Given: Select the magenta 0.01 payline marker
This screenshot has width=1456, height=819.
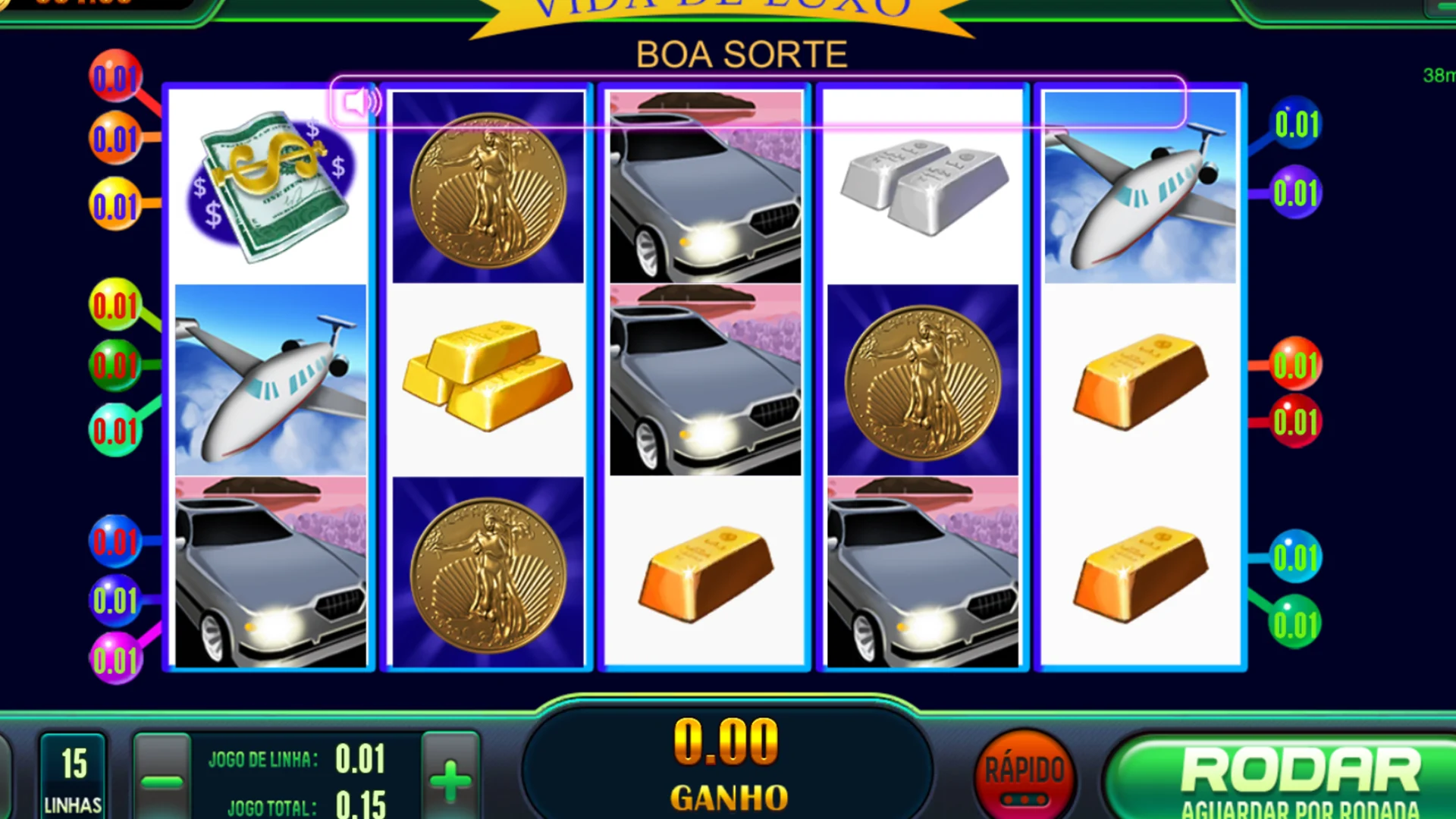Looking at the screenshot, I should [x=115, y=661].
